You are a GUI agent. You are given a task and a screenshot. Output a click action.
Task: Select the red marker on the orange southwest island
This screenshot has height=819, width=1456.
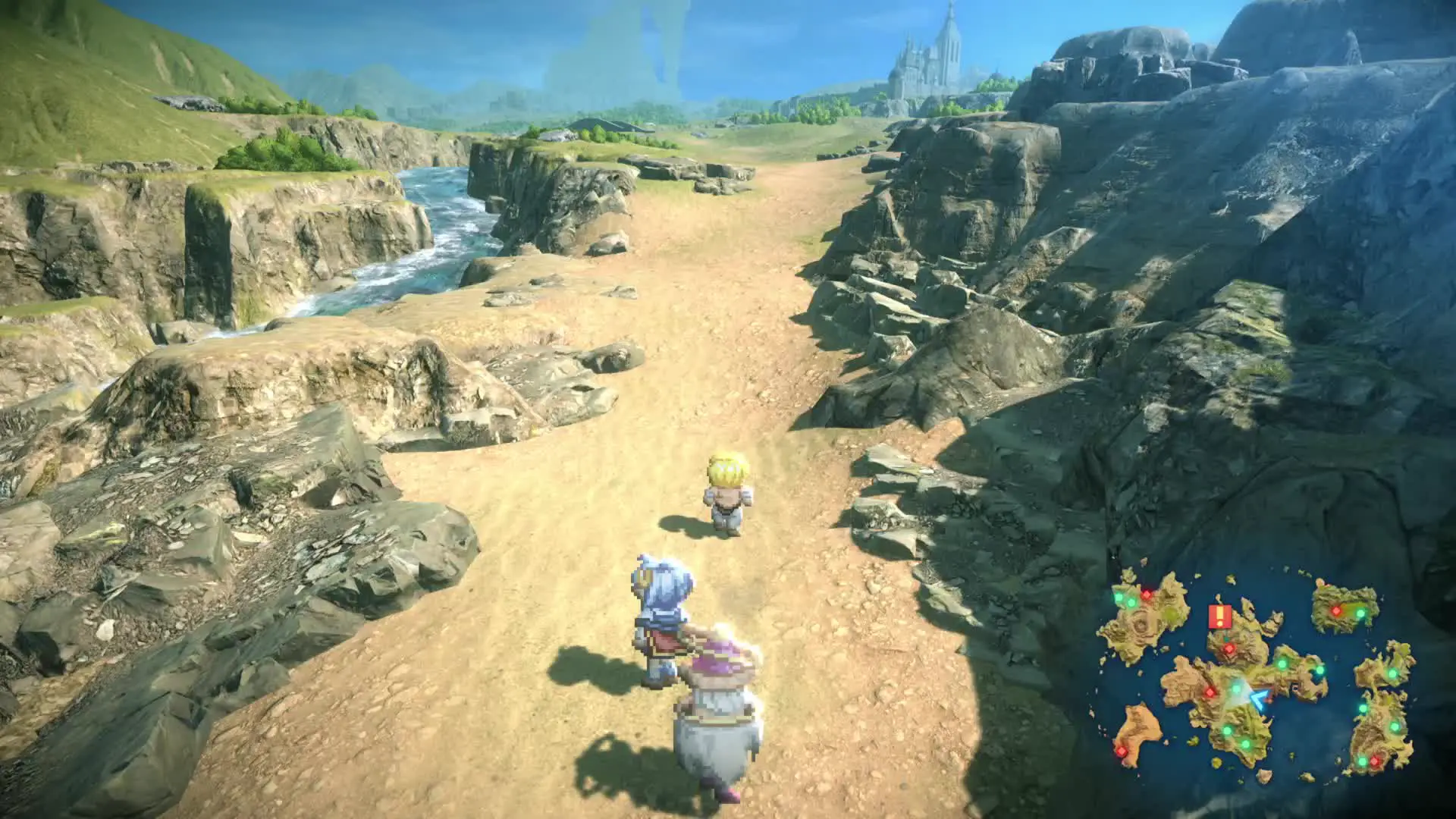pos(1121,751)
